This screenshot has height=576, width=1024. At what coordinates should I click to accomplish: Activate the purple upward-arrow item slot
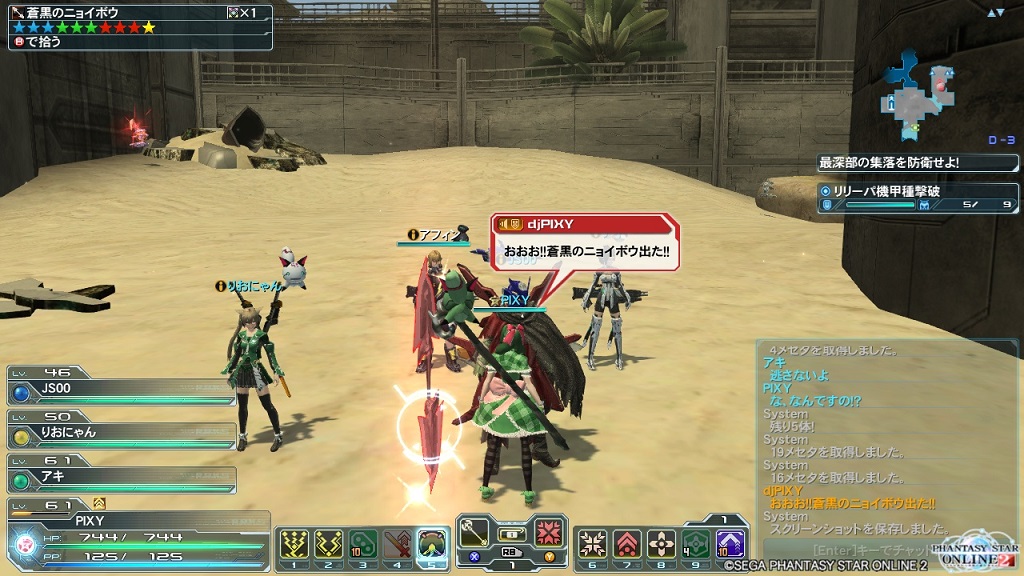(x=730, y=544)
